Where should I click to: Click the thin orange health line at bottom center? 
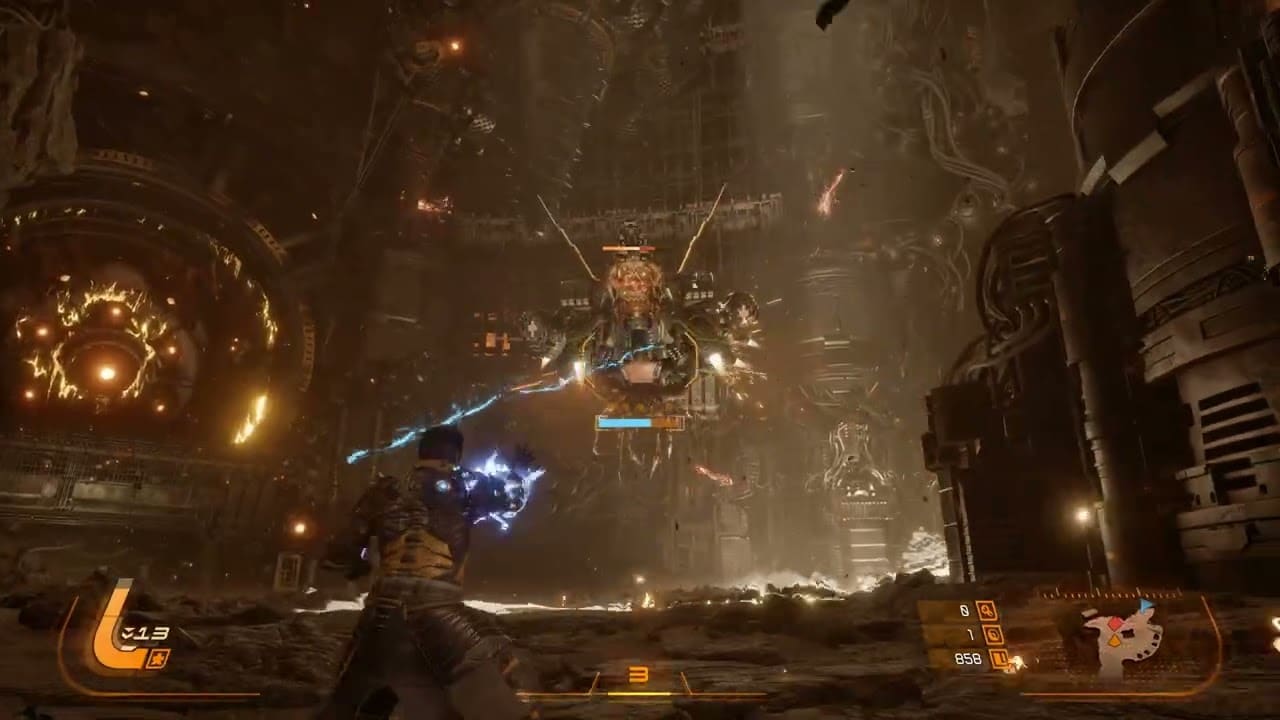[x=640, y=692]
